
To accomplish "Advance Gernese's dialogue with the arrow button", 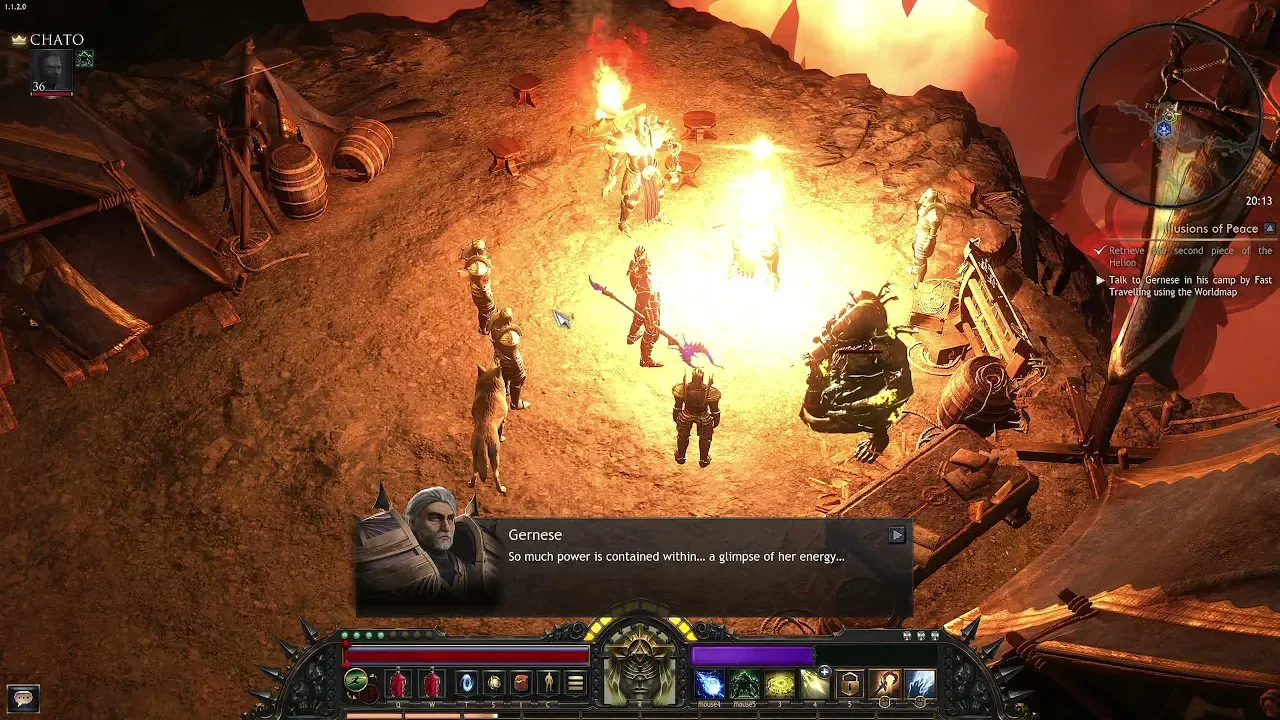I will pyautogui.click(x=896, y=535).
